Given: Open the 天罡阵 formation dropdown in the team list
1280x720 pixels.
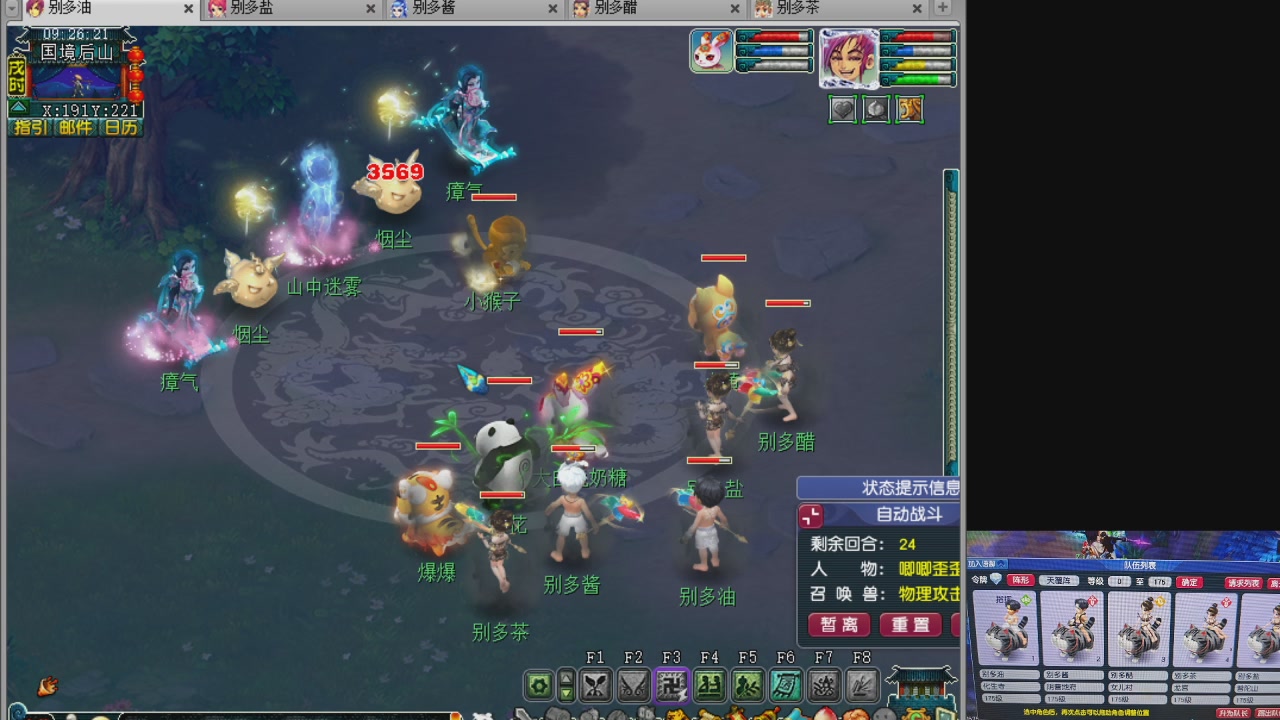Looking at the screenshot, I should click(1060, 581).
